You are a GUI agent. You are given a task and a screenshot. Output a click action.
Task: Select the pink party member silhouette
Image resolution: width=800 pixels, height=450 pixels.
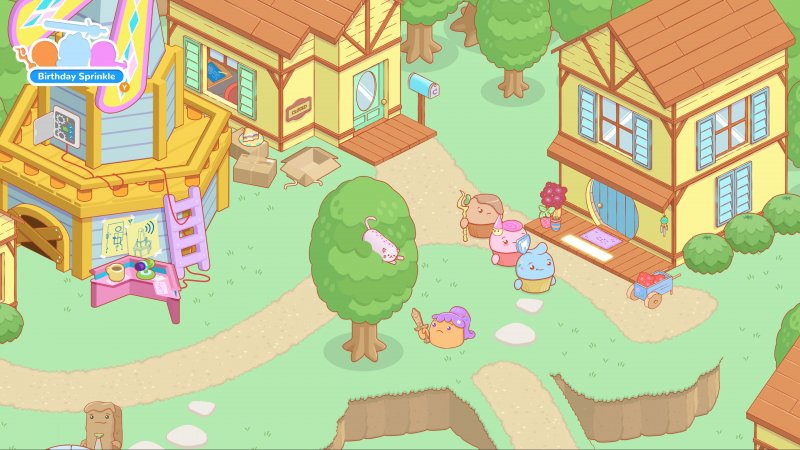[102, 53]
